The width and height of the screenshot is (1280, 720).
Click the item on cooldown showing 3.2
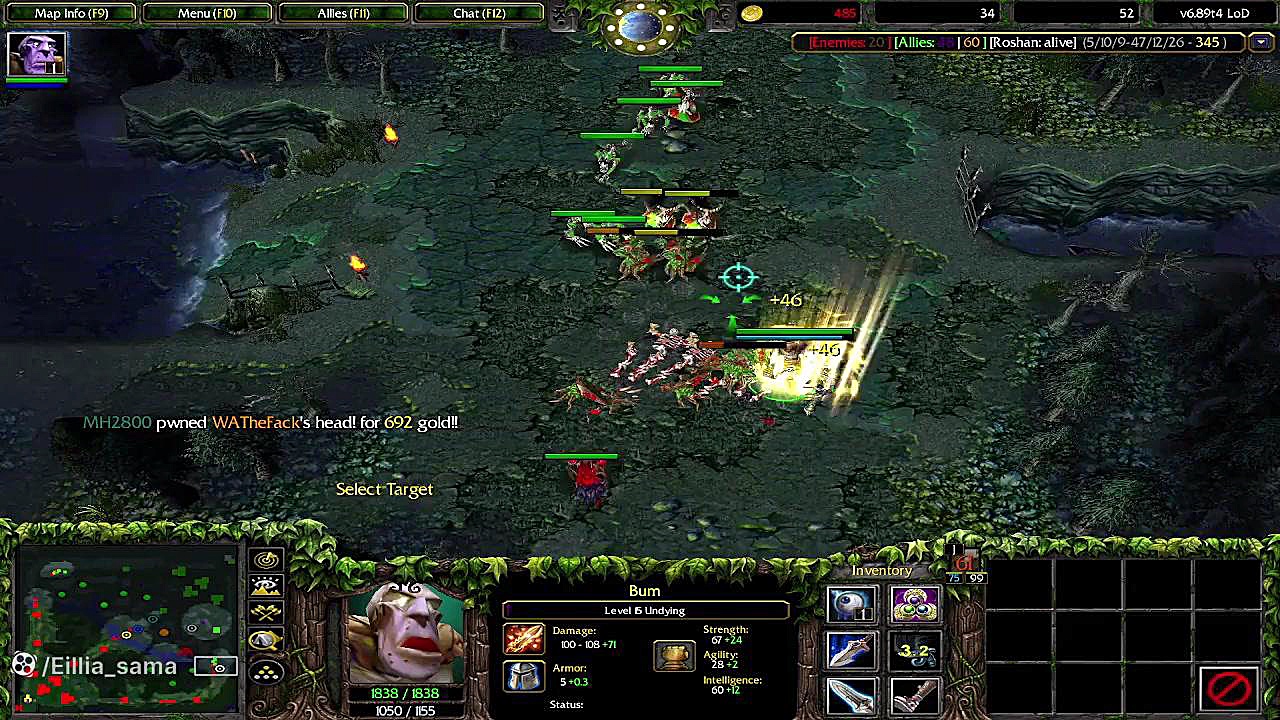[x=915, y=651]
